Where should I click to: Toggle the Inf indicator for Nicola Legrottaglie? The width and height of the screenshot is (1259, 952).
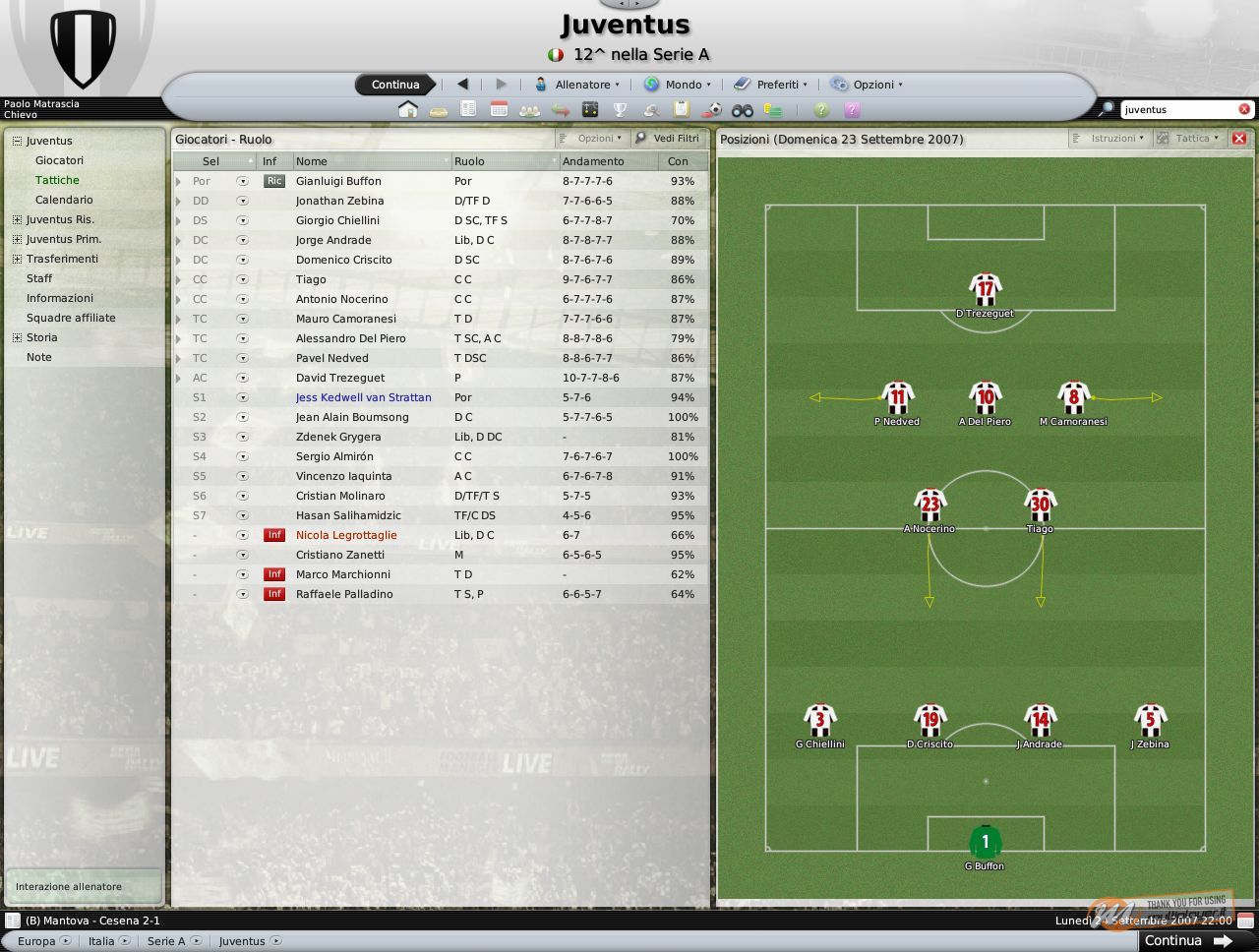273,535
